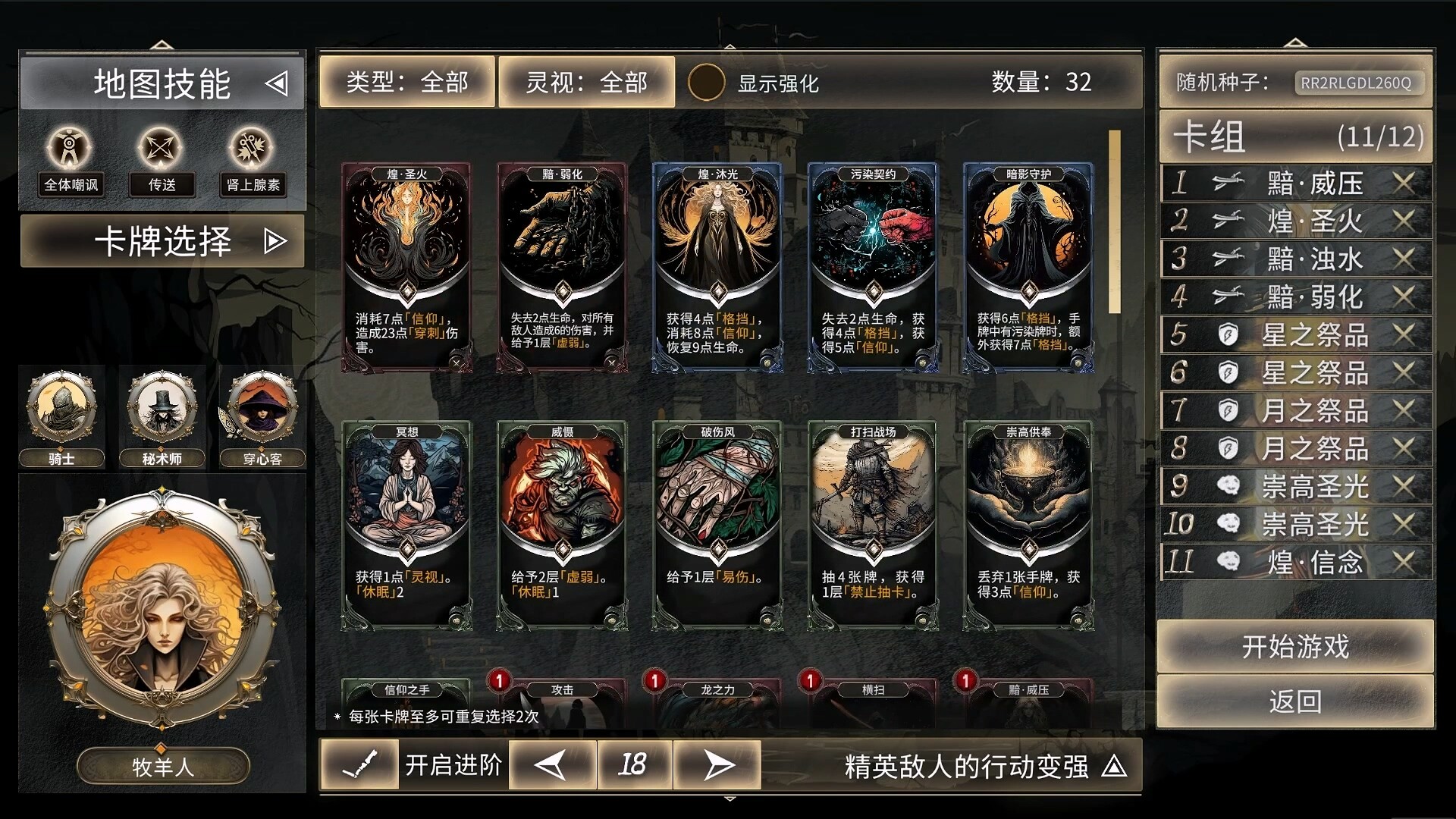Start the game with 开始游戏
1456x819 pixels.
(x=1295, y=647)
